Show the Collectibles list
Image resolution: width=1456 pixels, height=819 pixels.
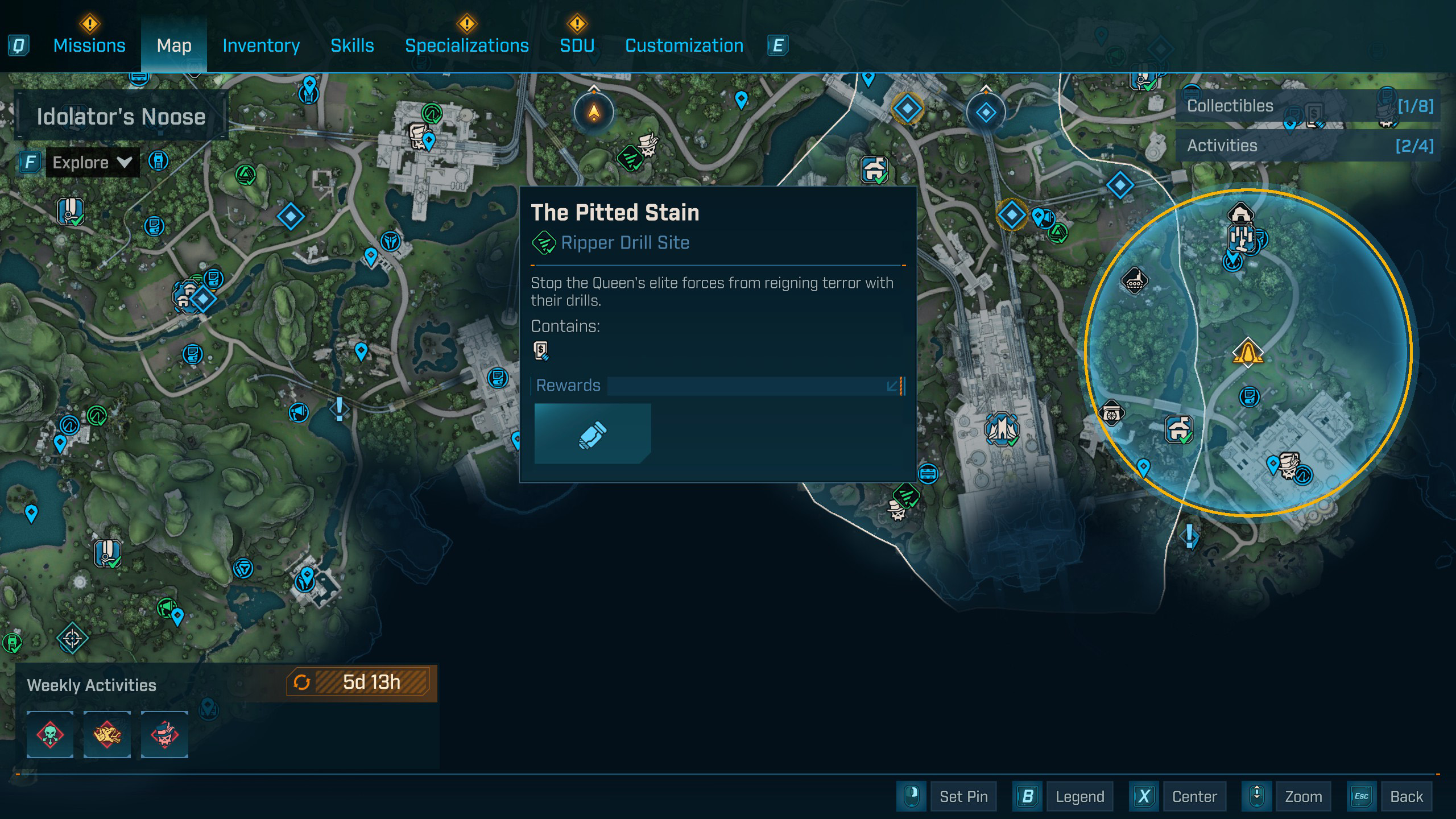click(x=1308, y=106)
